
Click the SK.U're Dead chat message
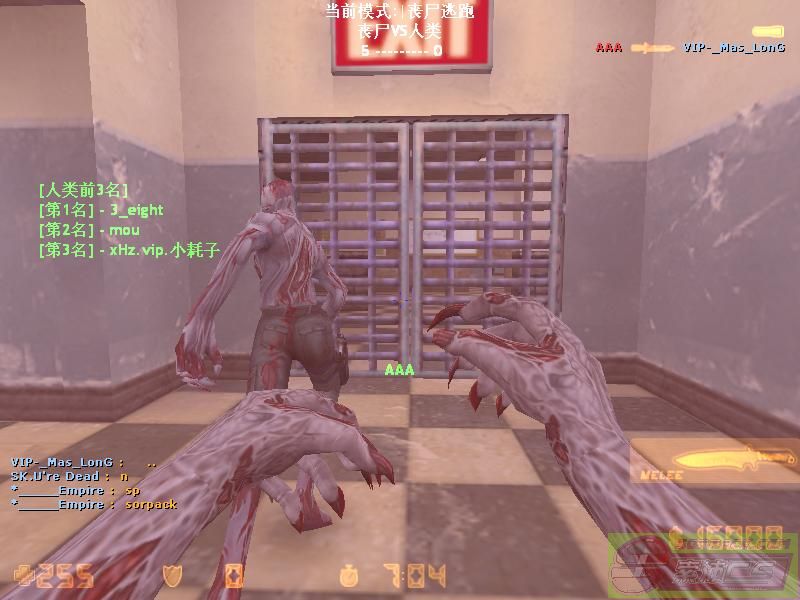pos(70,477)
